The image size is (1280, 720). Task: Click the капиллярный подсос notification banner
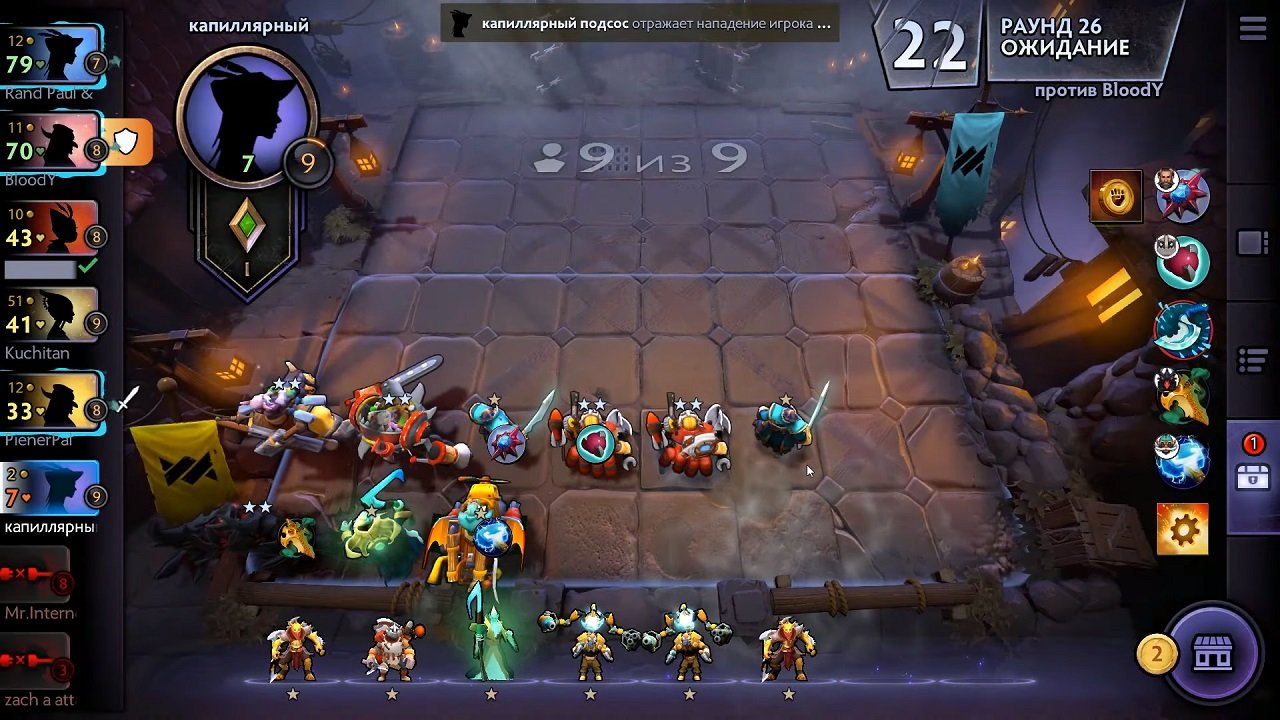click(640, 22)
